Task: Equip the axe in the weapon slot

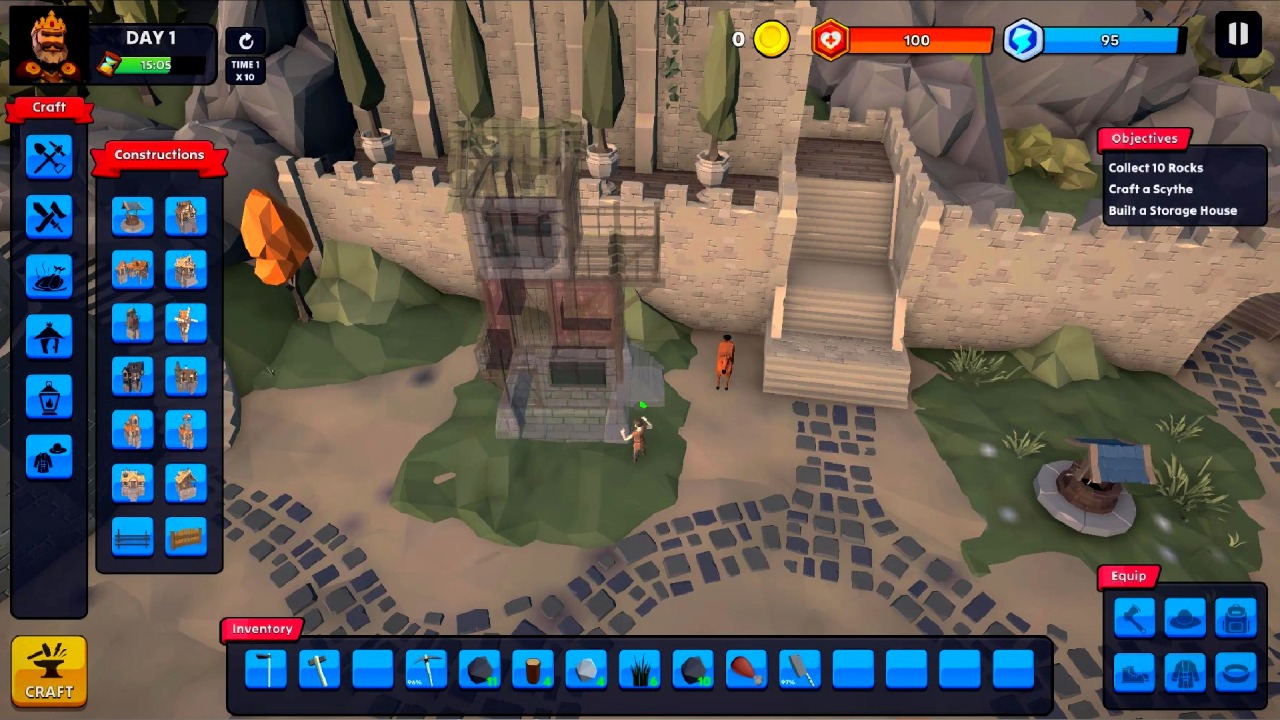Action: pyautogui.click(x=1133, y=617)
